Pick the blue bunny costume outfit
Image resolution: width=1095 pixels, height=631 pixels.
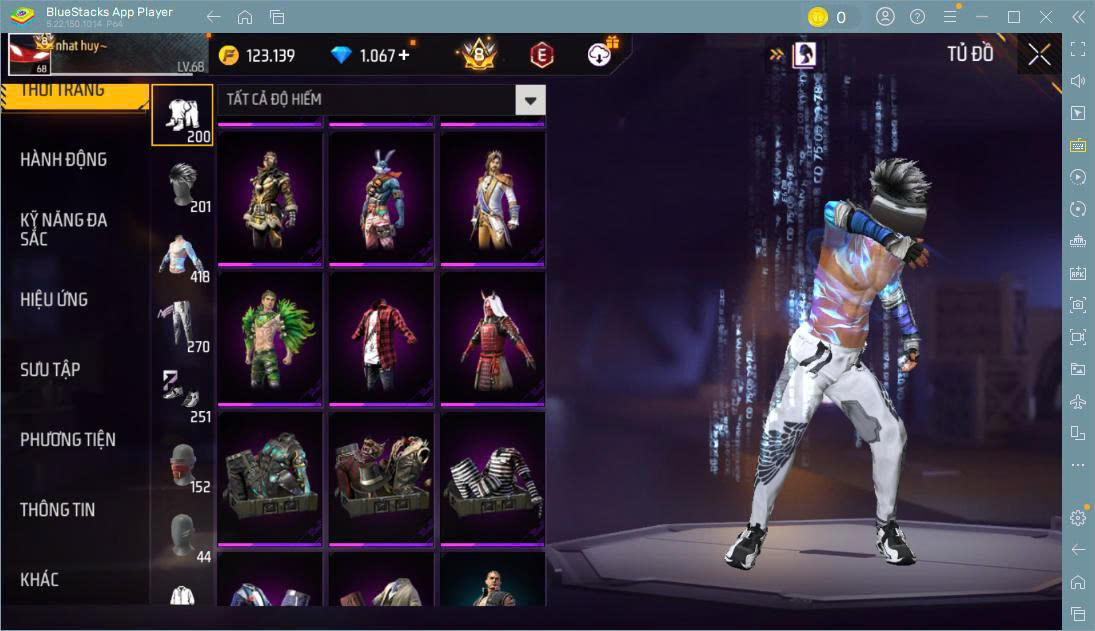click(x=381, y=197)
